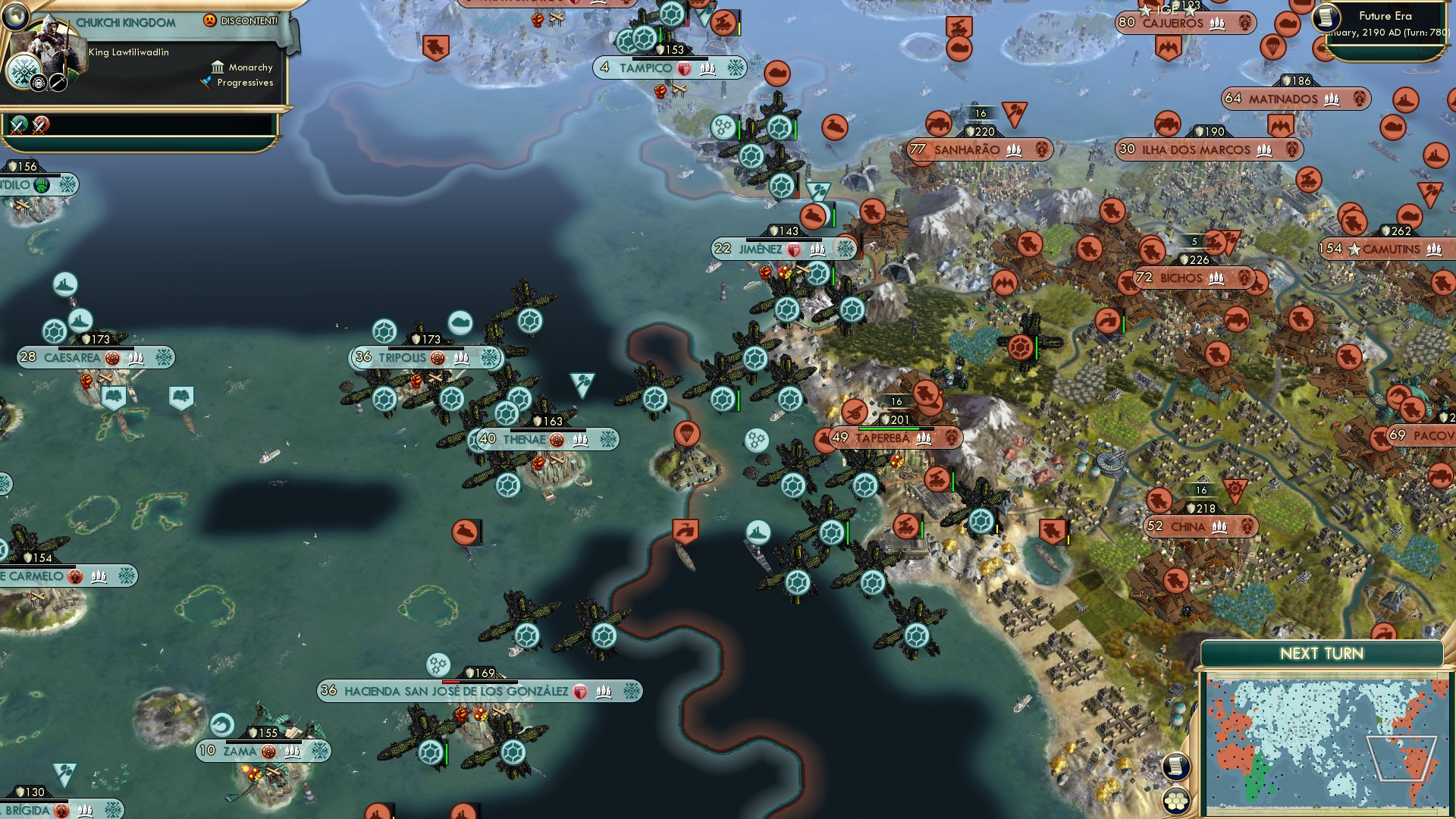Toggle strategic view with the globe button
This screenshot has height=819, width=1456.
point(14,14)
